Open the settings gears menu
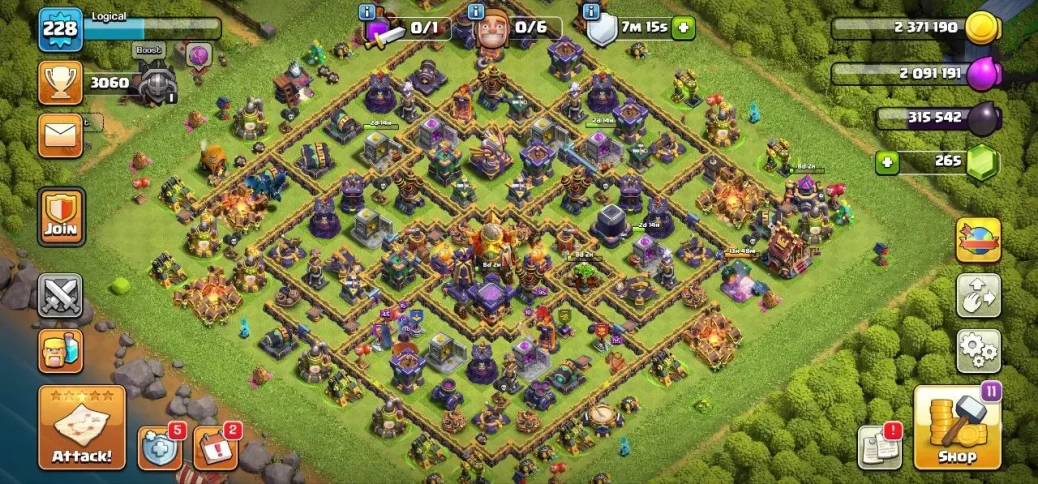The image size is (1038, 484). tap(978, 350)
